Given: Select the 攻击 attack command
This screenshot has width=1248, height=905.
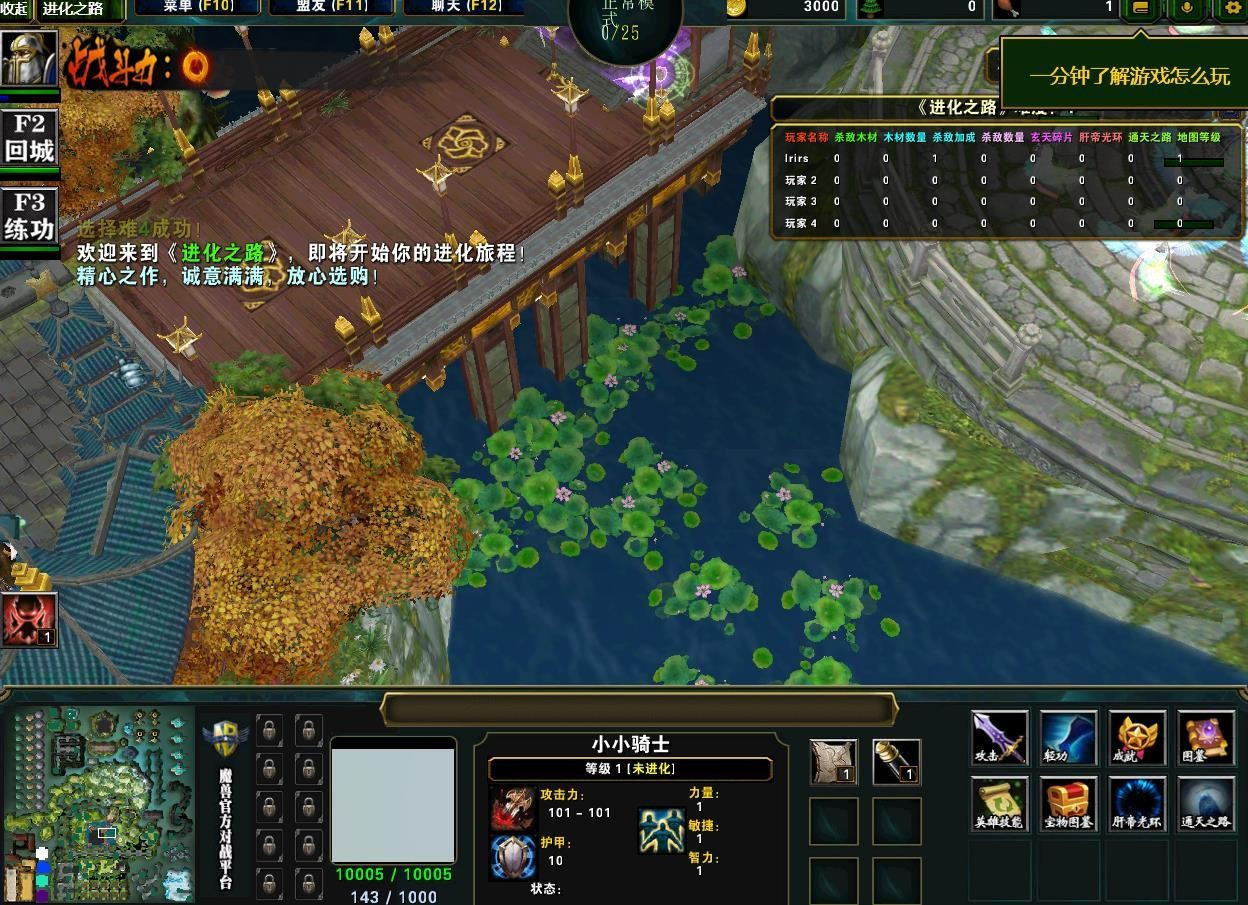Looking at the screenshot, I should point(999,738).
